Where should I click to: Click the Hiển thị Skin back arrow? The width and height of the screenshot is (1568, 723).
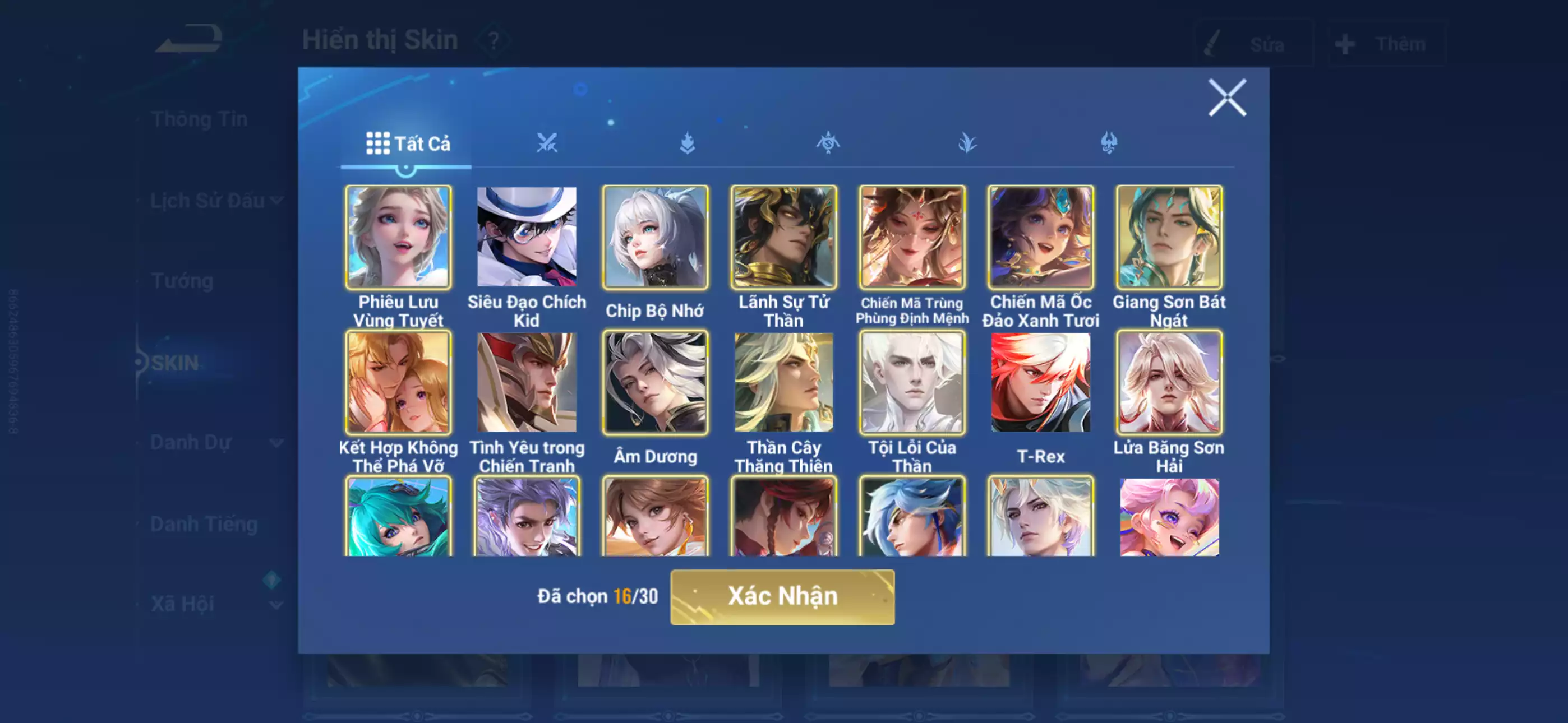pos(188,38)
